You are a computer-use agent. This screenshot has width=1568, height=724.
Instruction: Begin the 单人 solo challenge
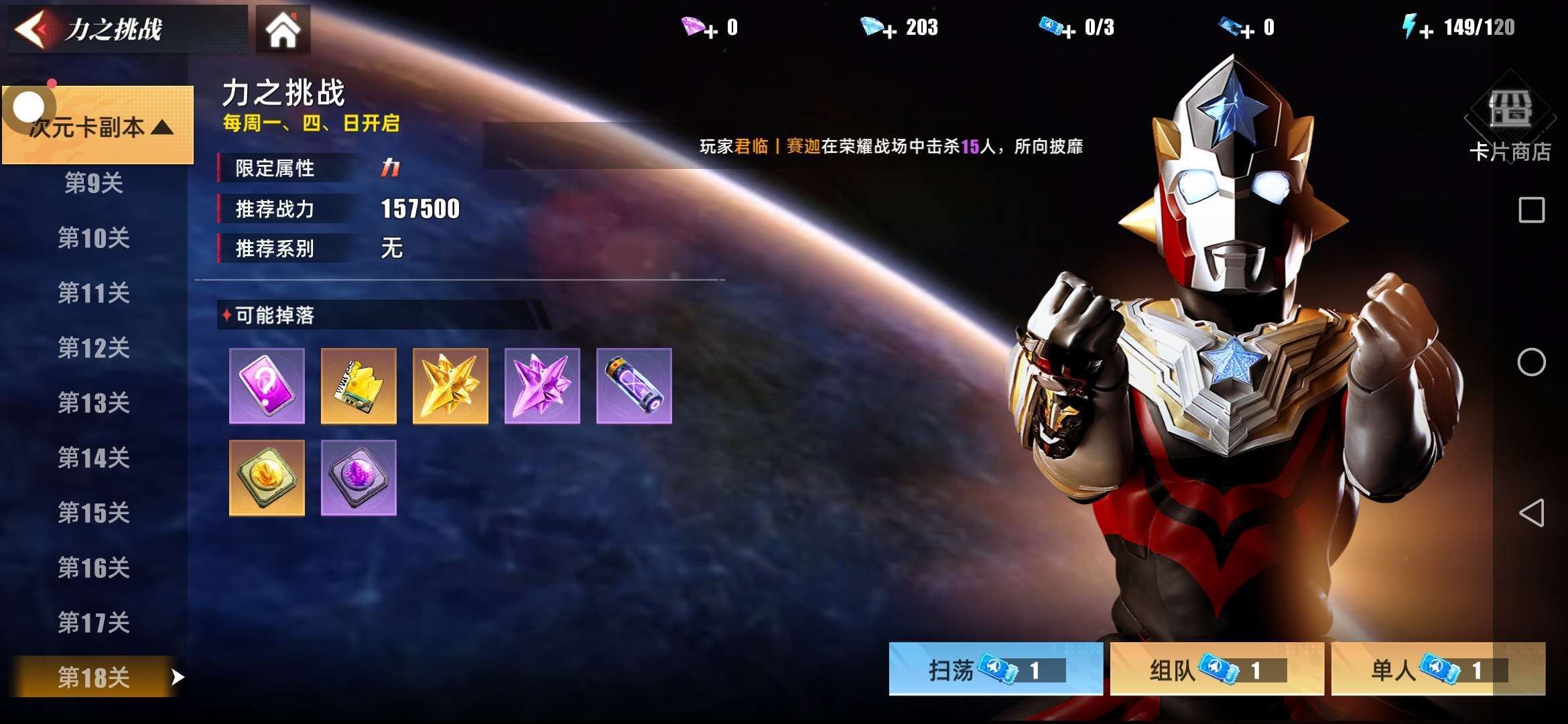point(1437,669)
